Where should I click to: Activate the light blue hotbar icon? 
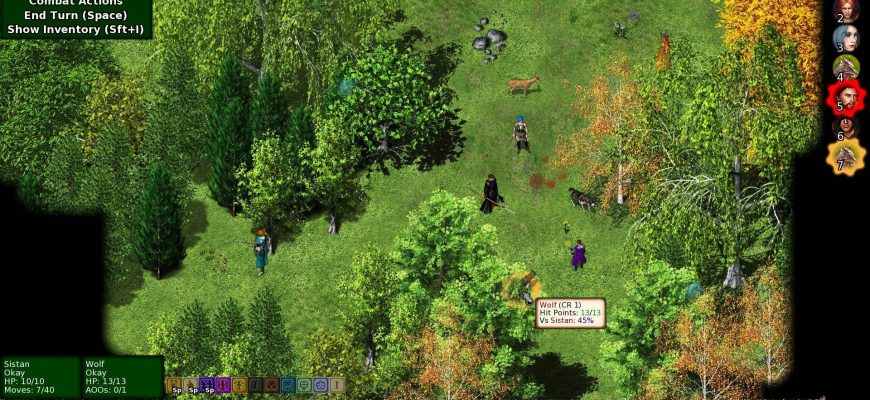(321, 384)
